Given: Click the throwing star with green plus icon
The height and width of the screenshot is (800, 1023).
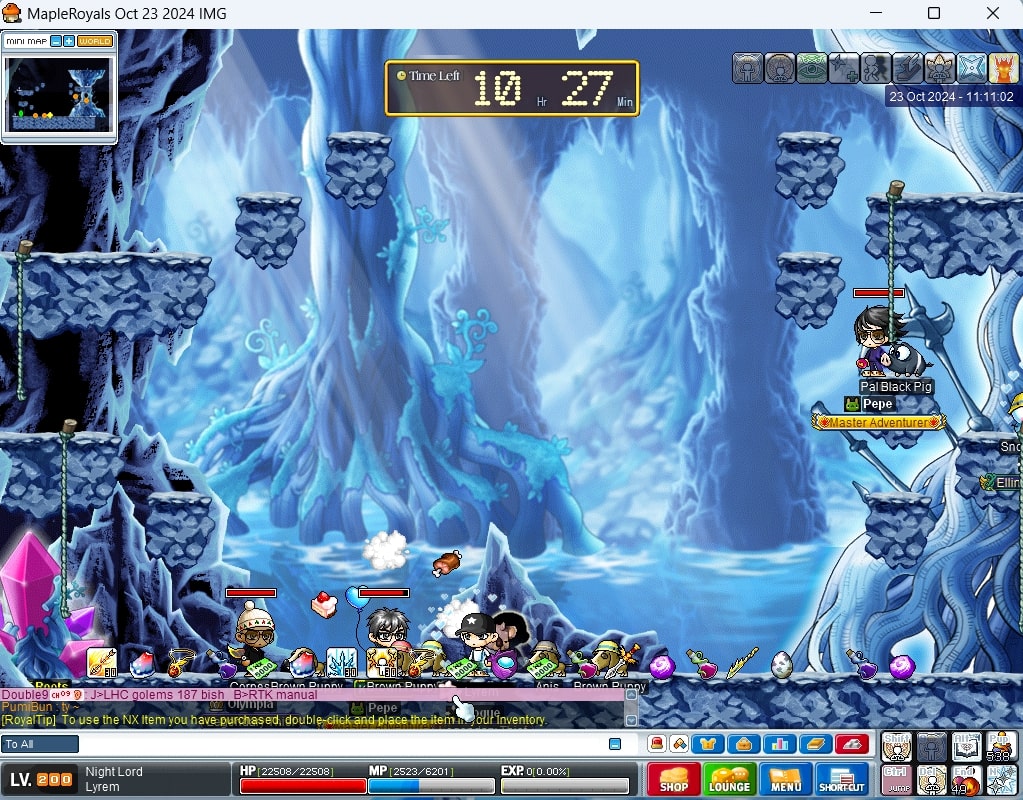Looking at the screenshot, I should [844, 68].
